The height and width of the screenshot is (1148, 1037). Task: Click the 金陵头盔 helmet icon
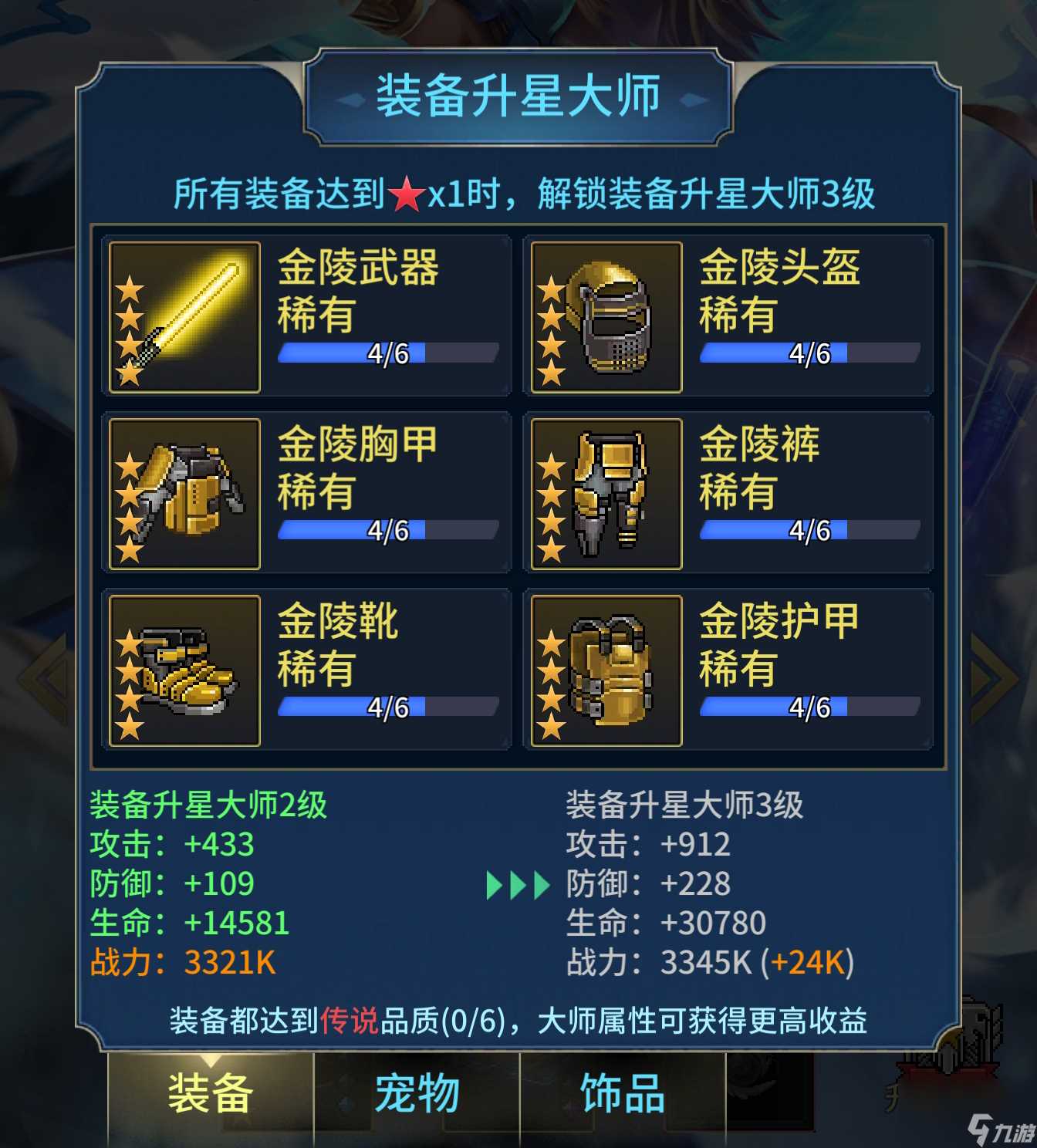[x=606, y=318]
